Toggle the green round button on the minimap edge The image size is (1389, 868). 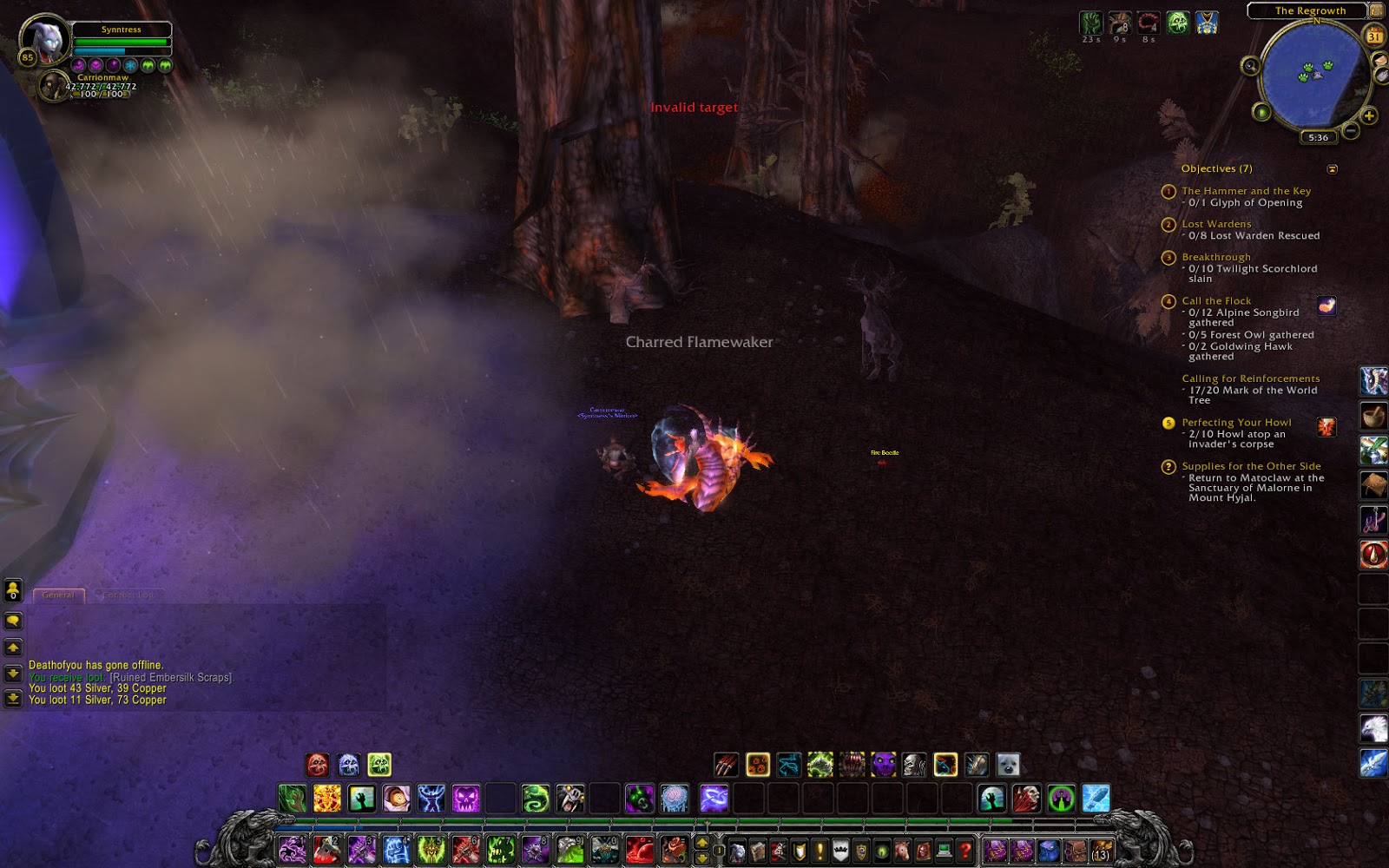pyautogui.click(x=1262, y=112)
